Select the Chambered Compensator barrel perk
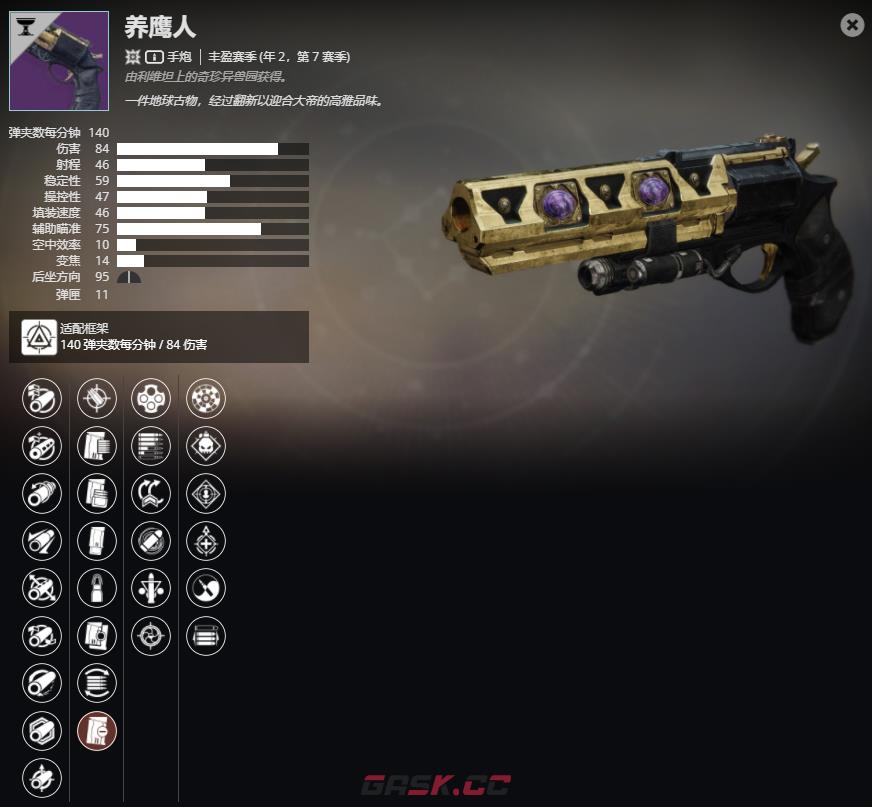 coord(42,445)
